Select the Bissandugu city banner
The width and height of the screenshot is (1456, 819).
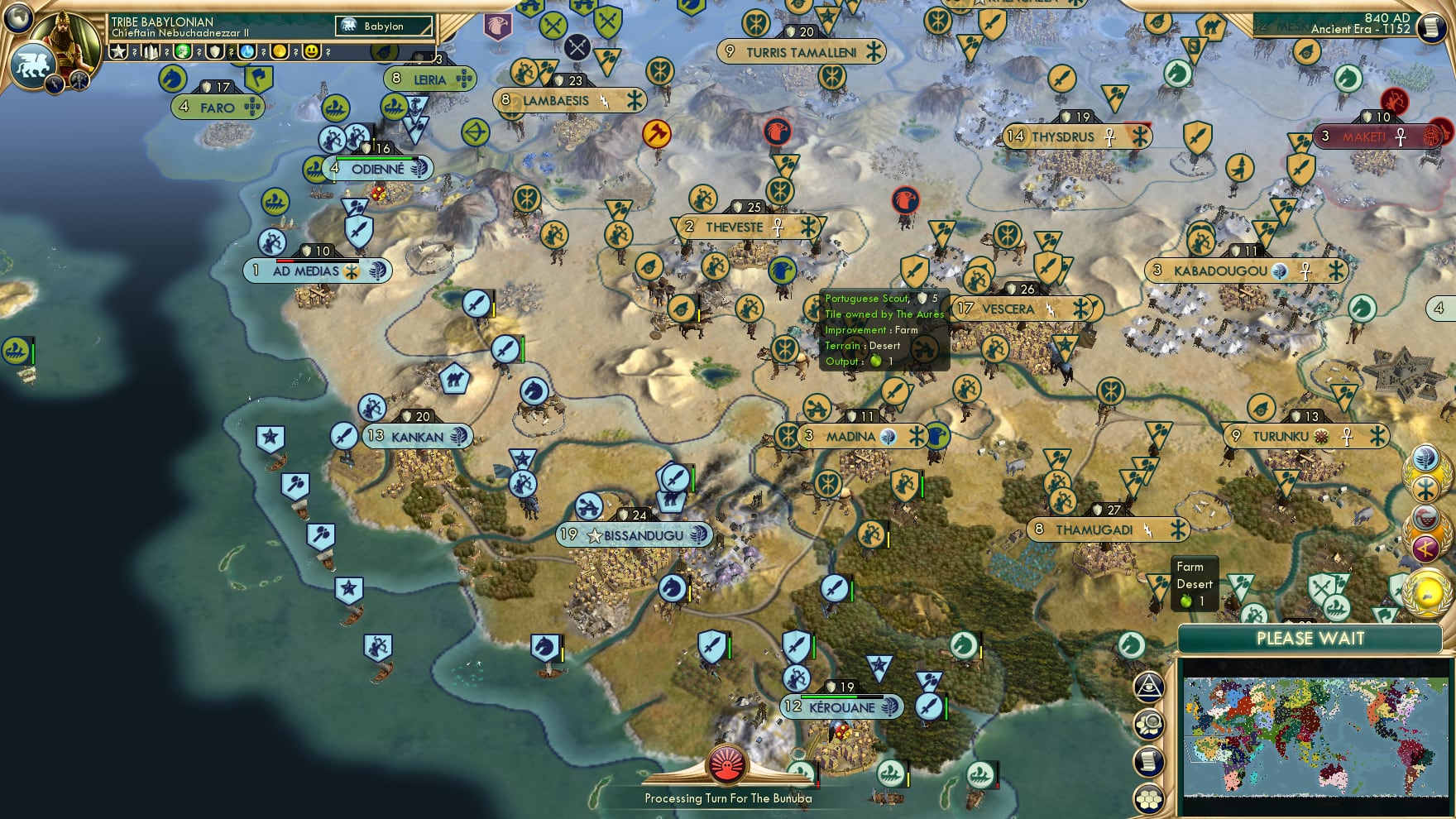point(634,535)
